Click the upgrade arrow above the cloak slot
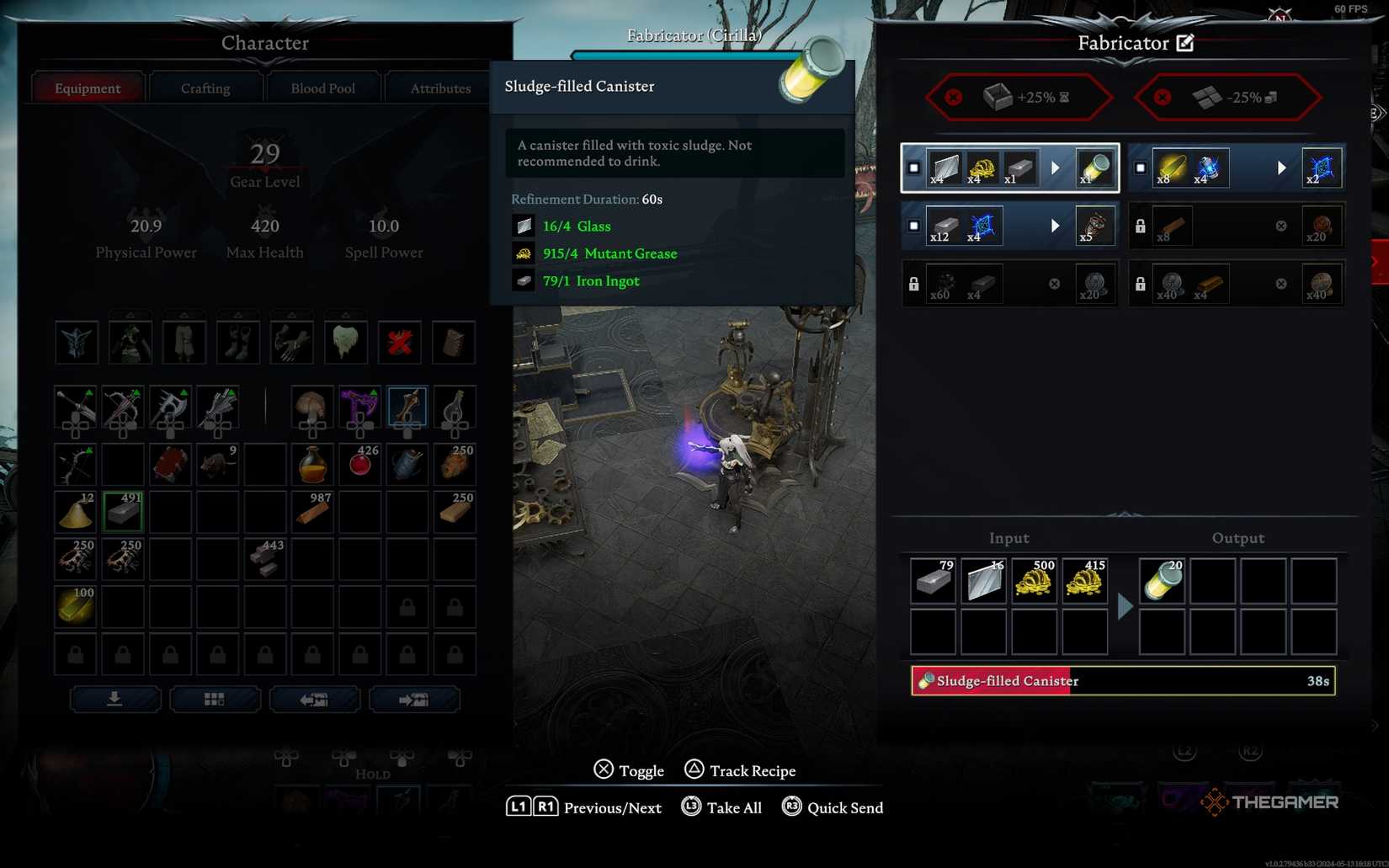The image size is (1389, 868). 345,316
